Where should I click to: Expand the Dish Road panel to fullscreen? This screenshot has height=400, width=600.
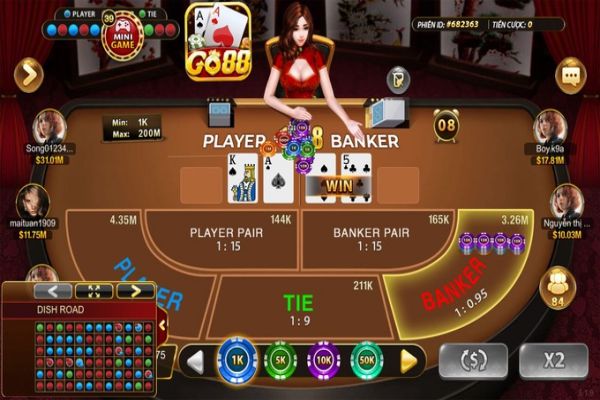(94, 291)
